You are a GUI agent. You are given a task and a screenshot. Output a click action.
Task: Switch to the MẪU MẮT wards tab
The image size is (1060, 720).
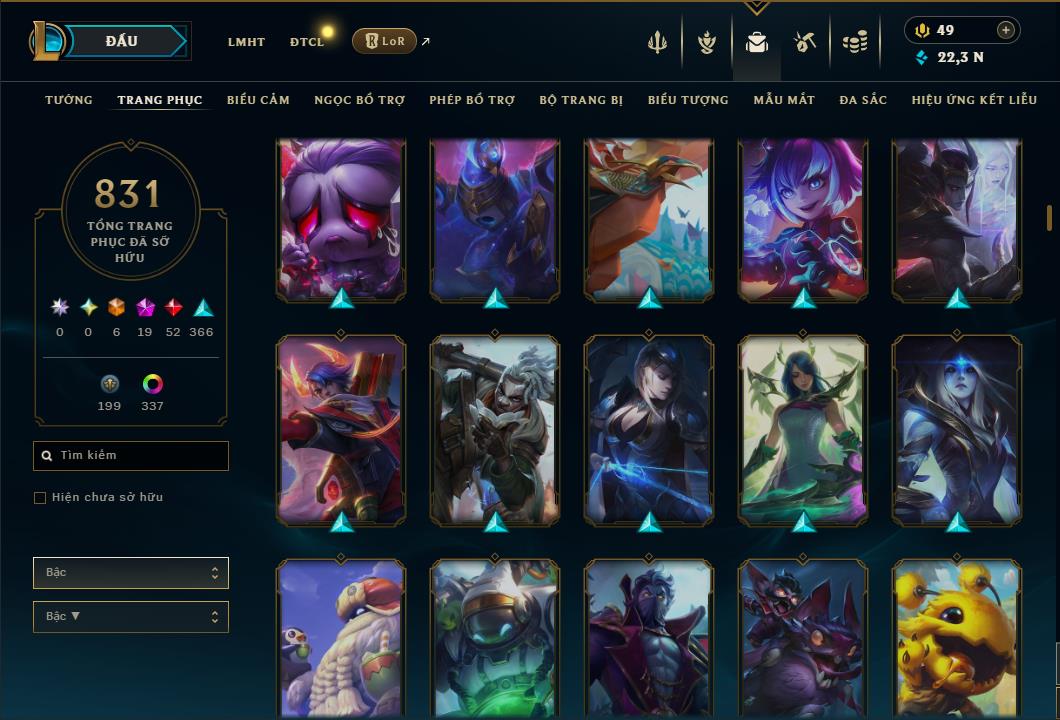(x=784, y=100)
